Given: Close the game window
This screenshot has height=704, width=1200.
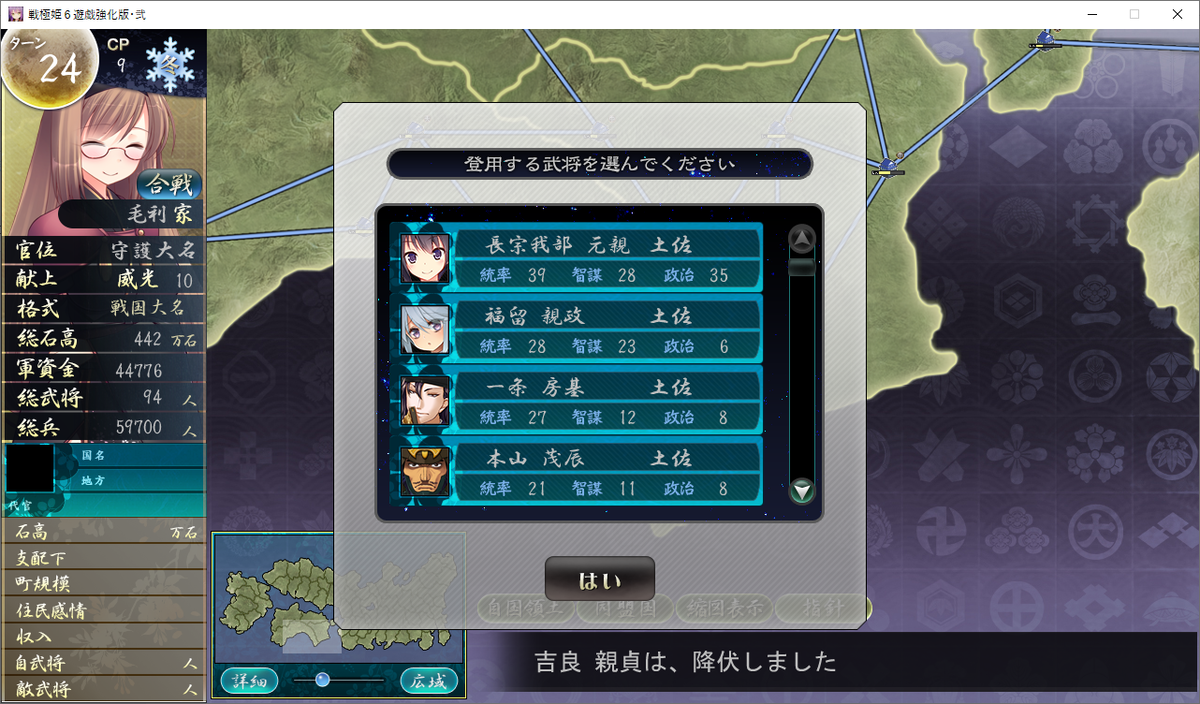Looking at the screenshot, I should click(x=1176, y=14).
